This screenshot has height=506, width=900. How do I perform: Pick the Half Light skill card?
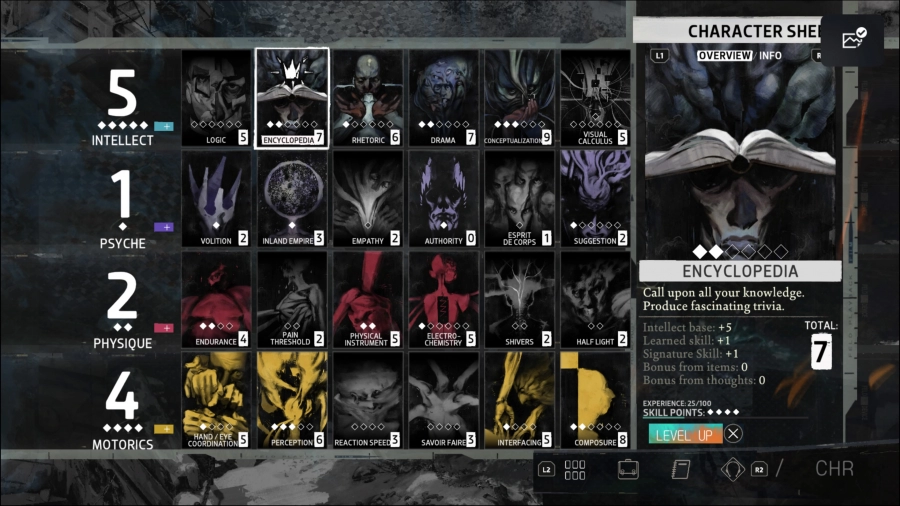click(x=595, y=299)
